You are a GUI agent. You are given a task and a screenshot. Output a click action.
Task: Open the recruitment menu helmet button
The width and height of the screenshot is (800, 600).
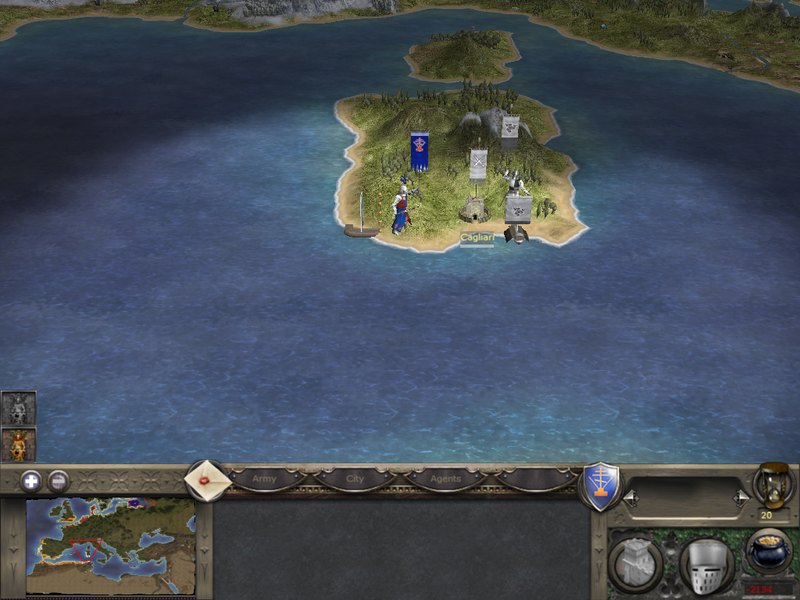706,565
